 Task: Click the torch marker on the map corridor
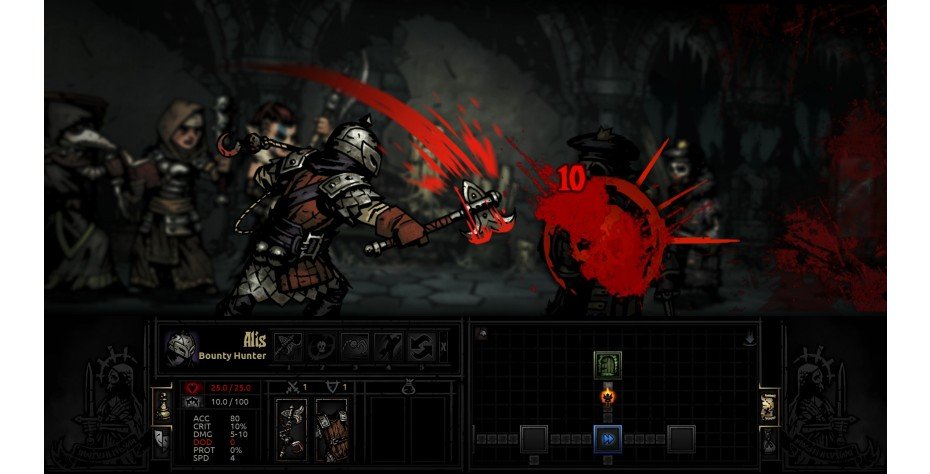pyautogui.click(x=606, y=396)
